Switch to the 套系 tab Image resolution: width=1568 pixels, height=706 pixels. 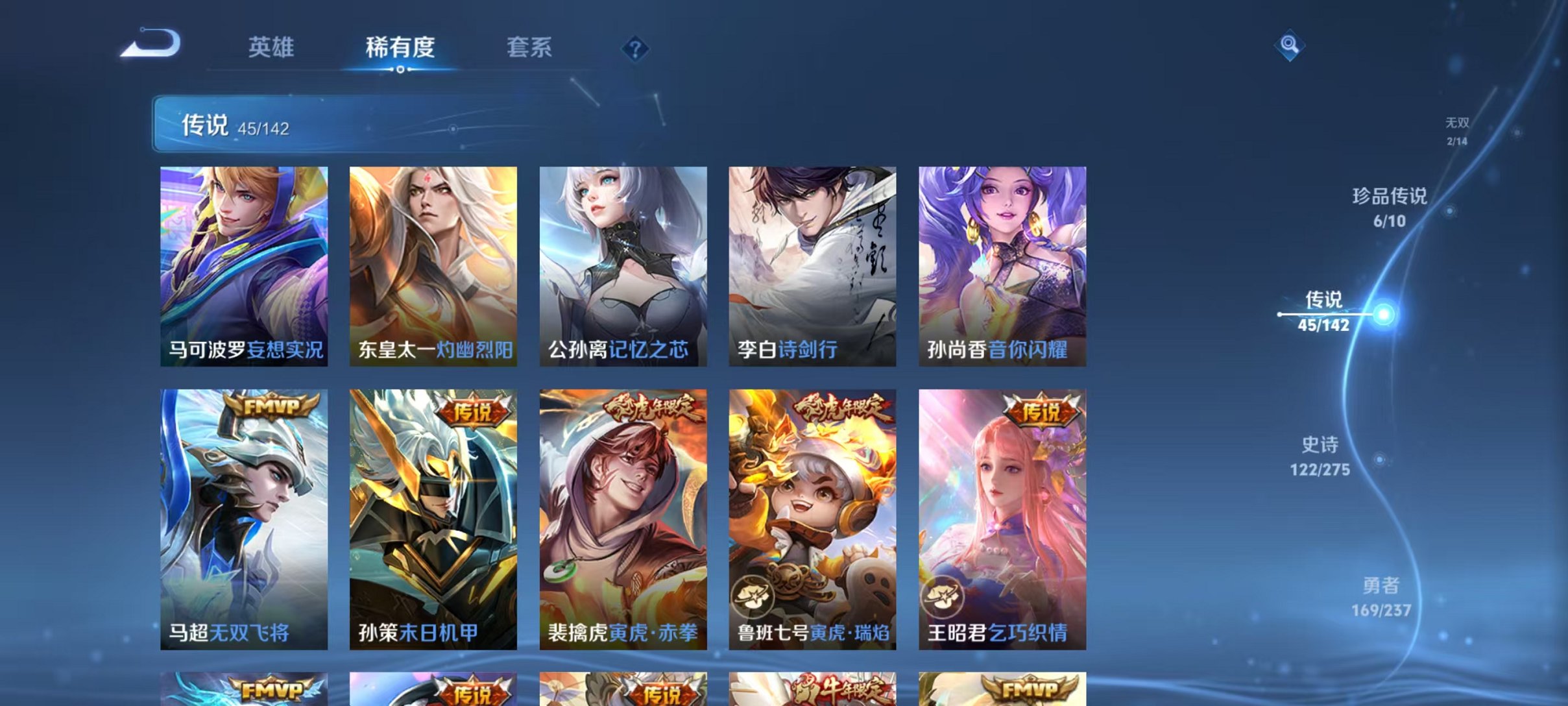[529, 47]
